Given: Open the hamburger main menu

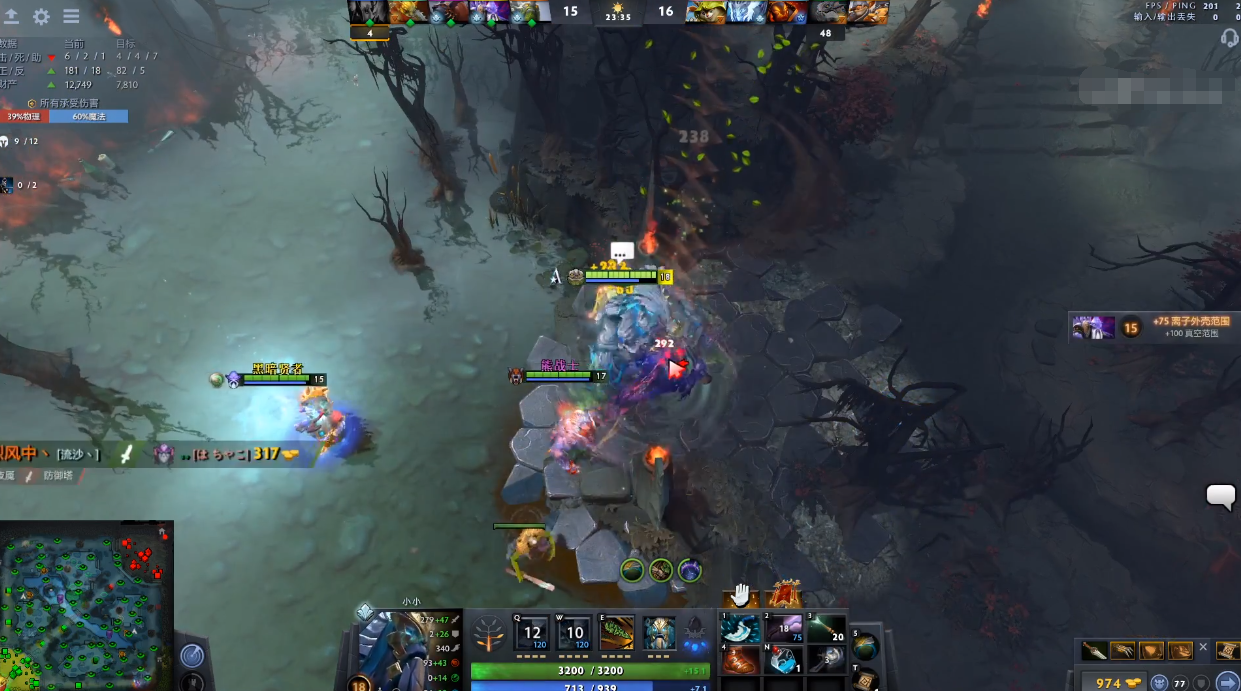Looking at the screenshot, I should click(71, 16).
